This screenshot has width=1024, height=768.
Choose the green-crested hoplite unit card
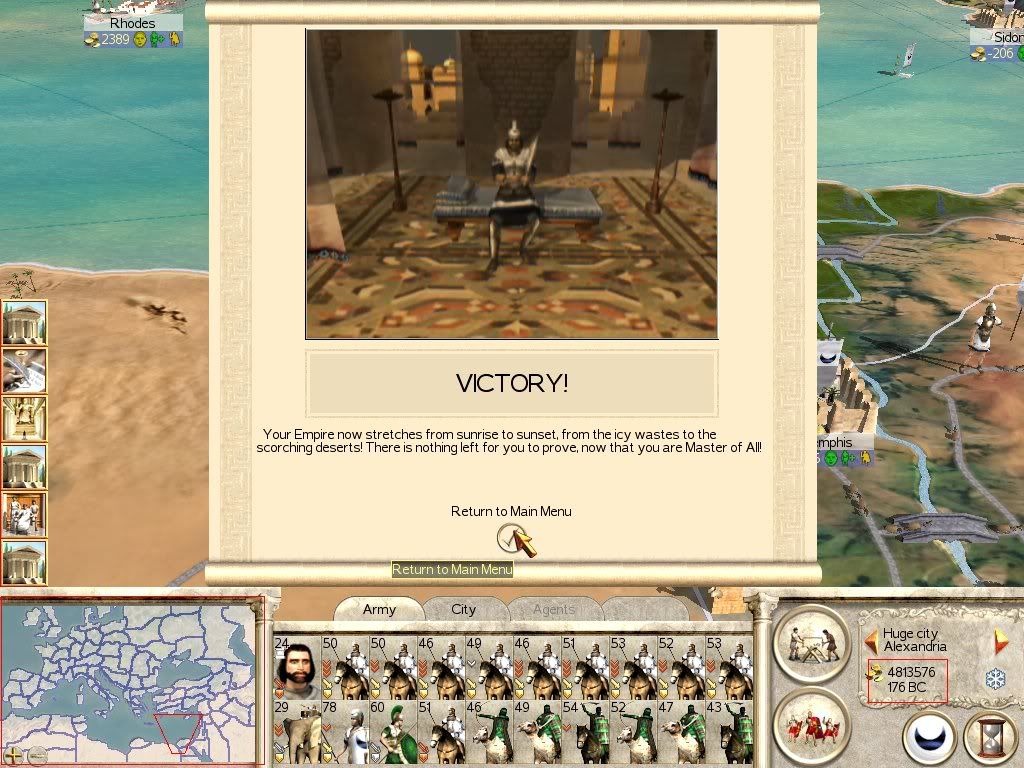coord(391,733)
